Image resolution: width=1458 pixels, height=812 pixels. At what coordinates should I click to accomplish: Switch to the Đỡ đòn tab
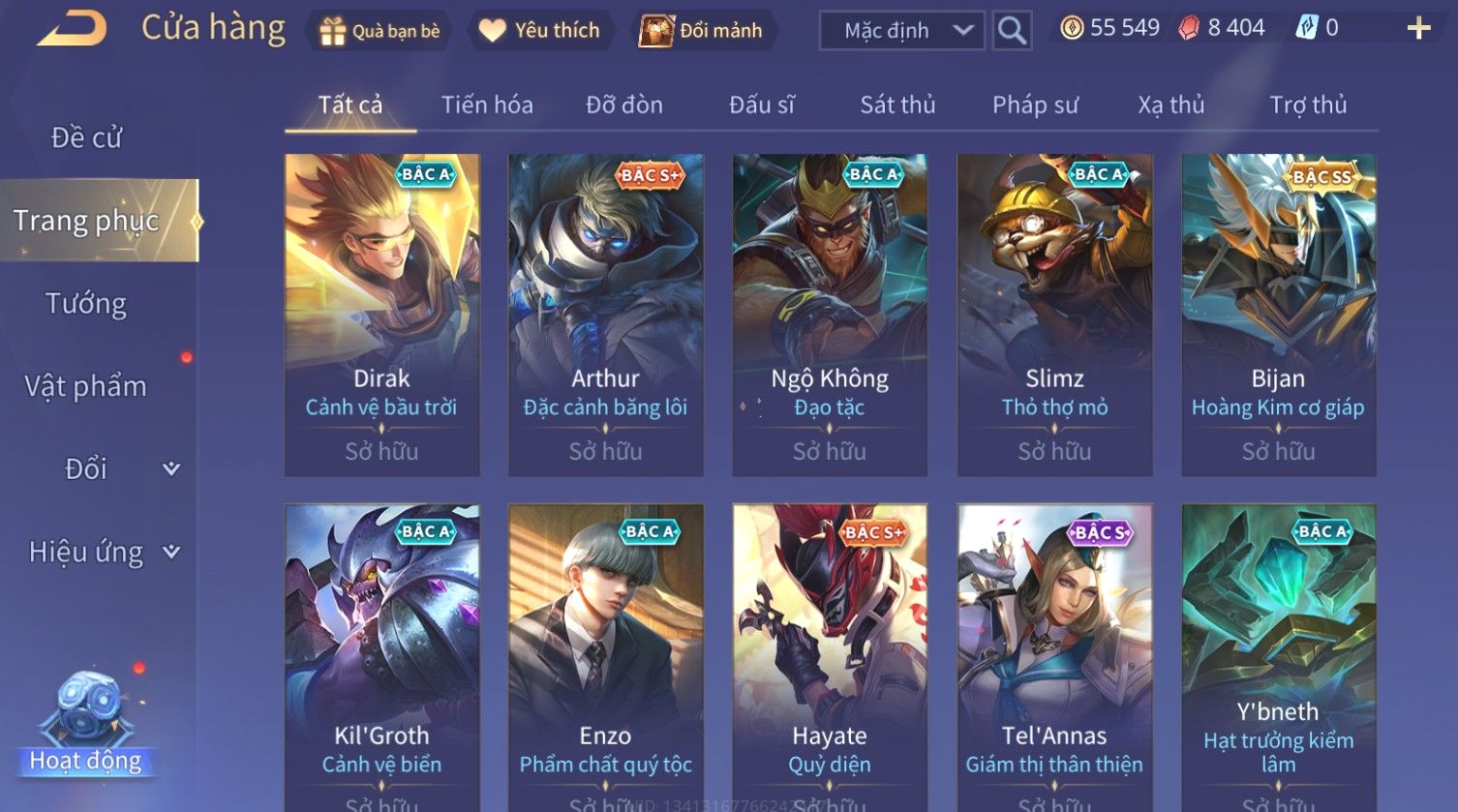point(624,105)
